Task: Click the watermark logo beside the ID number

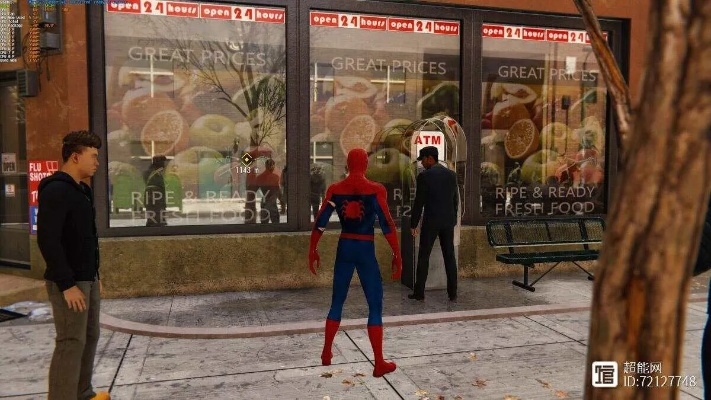Action: pyautogui.click(x=604, y=374)
